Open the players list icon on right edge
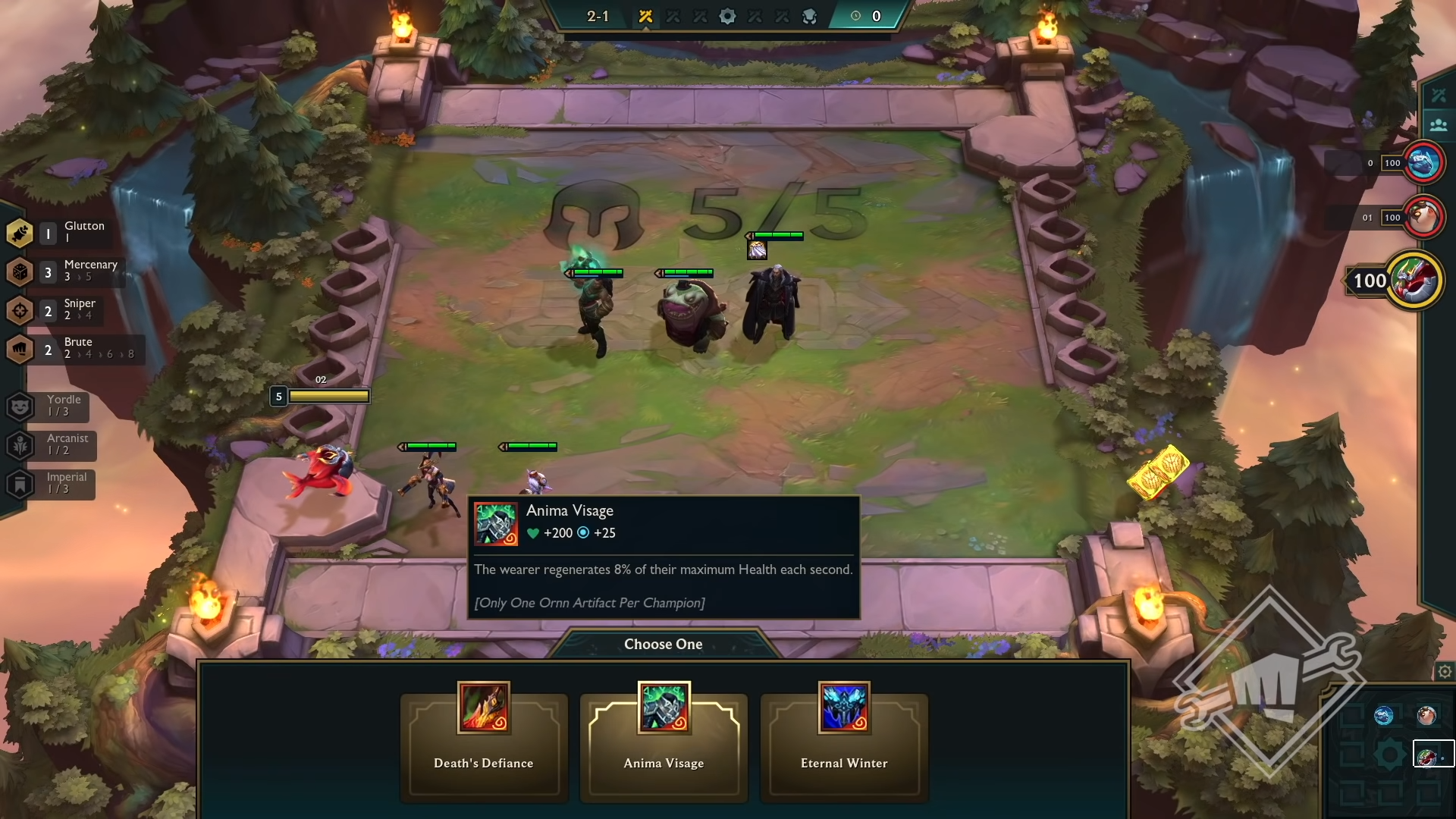Viewport: 1456px width, 819px height. [x=1440, y=125]
